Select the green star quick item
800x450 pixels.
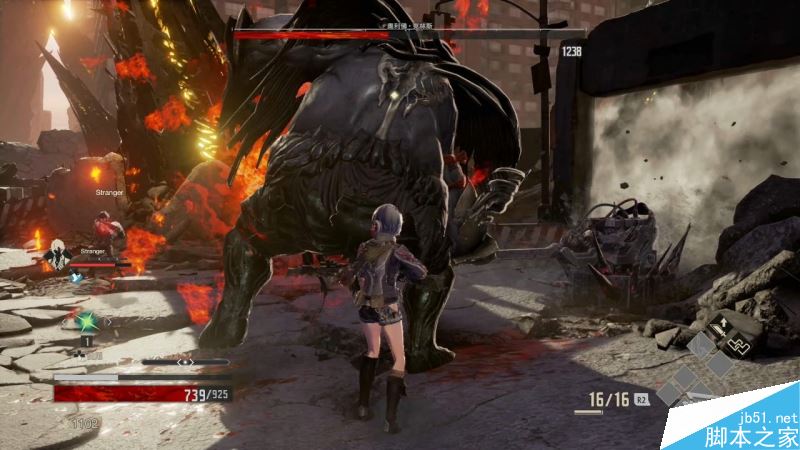pos(84,321)
